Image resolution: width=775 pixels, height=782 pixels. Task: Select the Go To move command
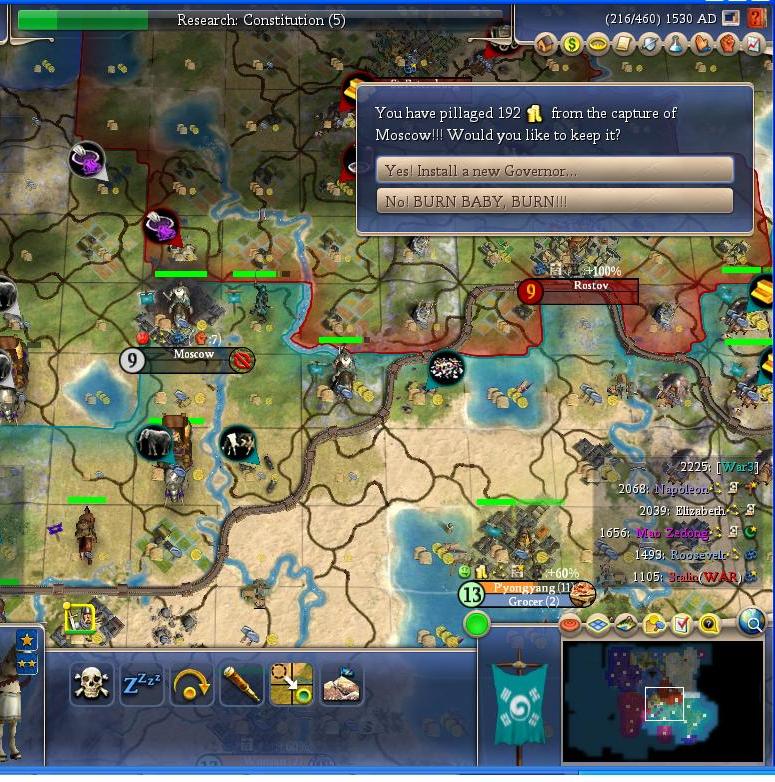pyautogui.click(x=291, y=685)
